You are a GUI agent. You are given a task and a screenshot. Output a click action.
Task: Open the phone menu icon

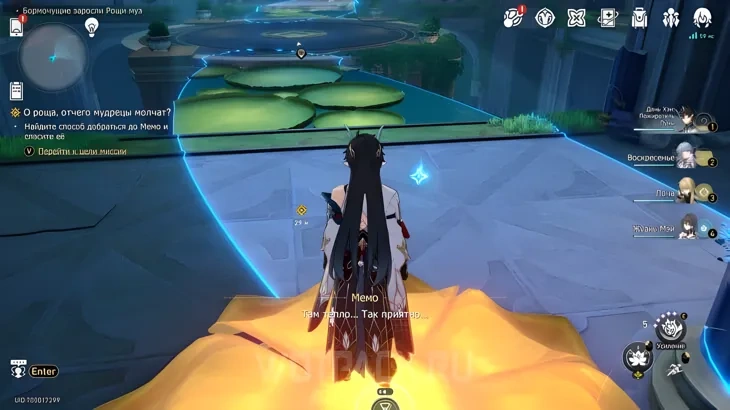[x=17, y=27]
